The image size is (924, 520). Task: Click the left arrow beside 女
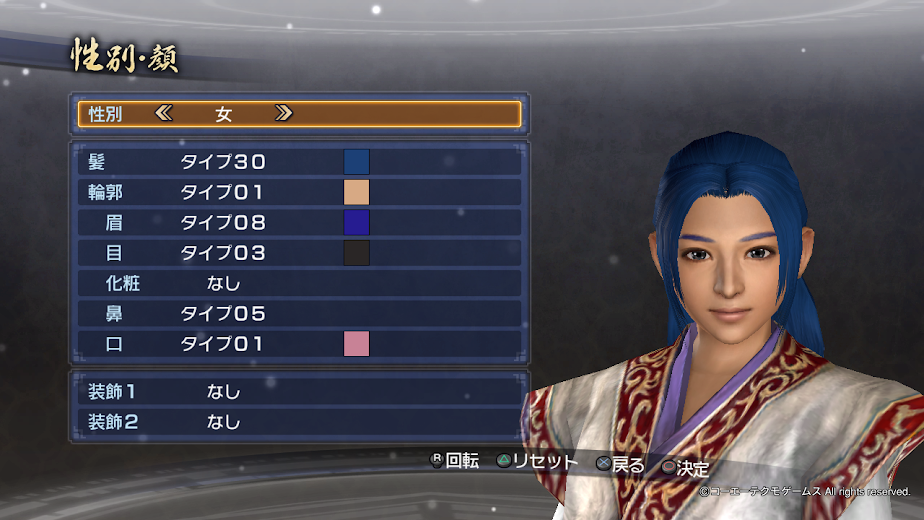pos(164,114)
